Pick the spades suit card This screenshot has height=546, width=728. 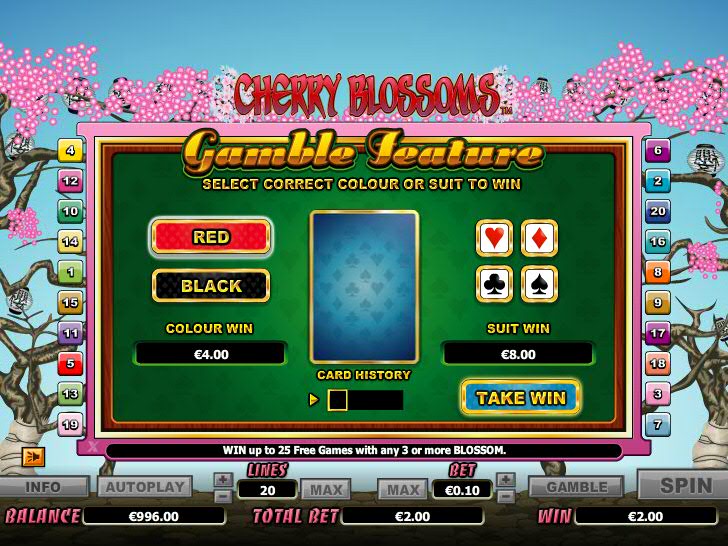tap(540, 284)
